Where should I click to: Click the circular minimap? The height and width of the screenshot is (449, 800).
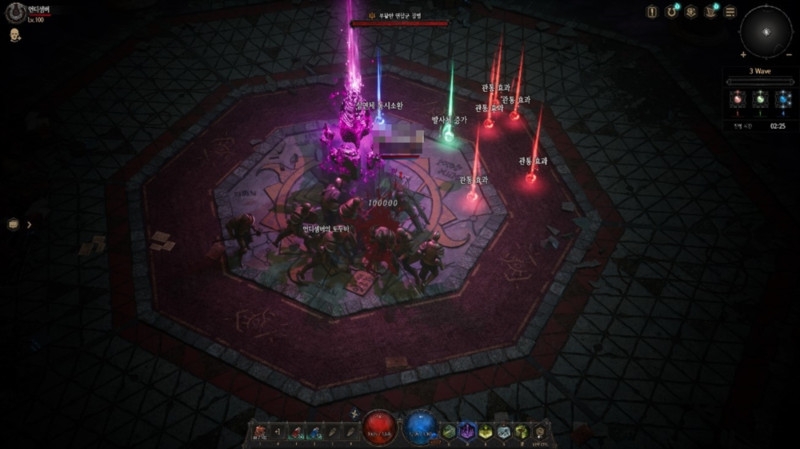[x=766, y=32]
